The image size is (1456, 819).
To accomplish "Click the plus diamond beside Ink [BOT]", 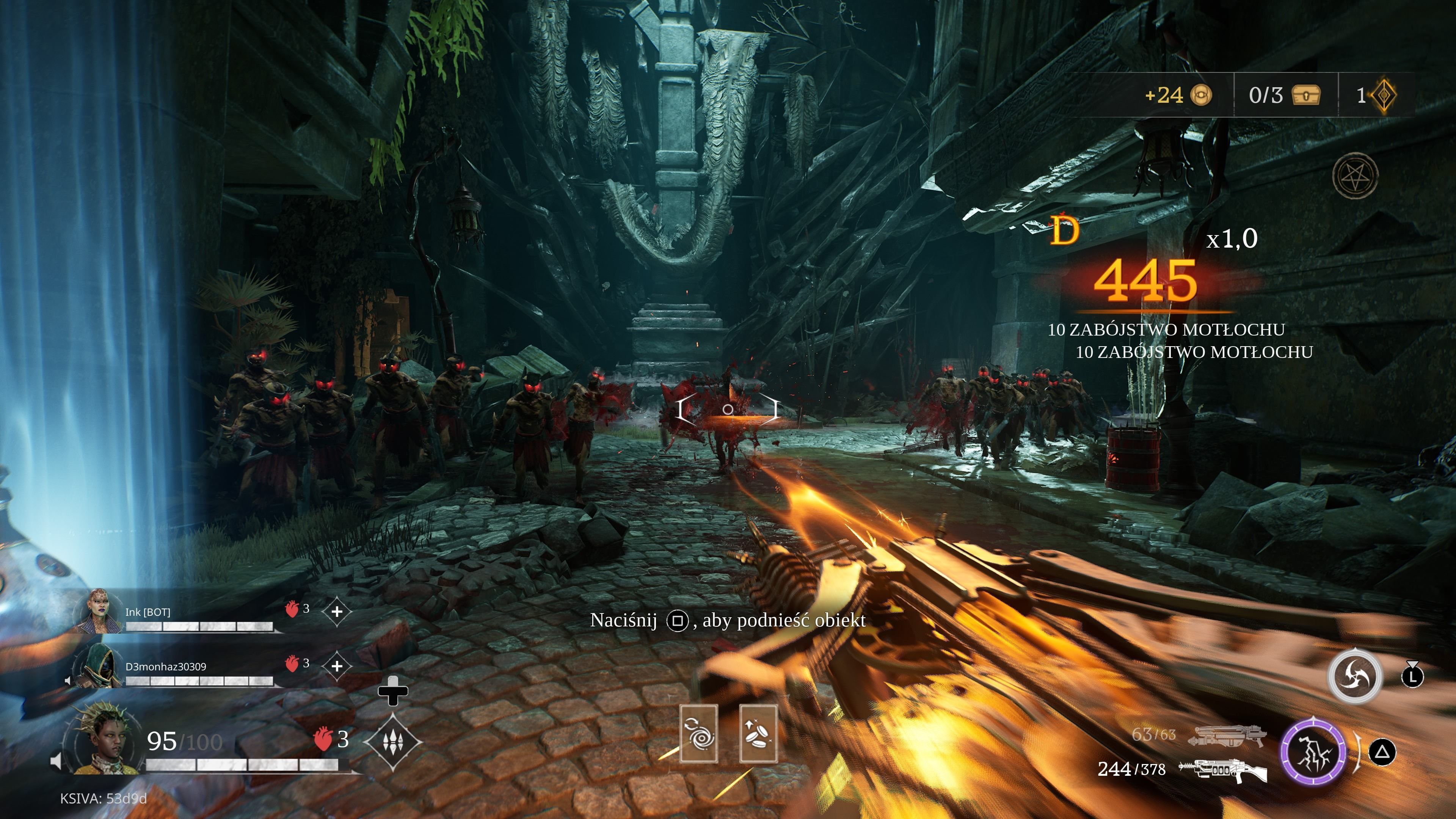I will coord(337,612).
